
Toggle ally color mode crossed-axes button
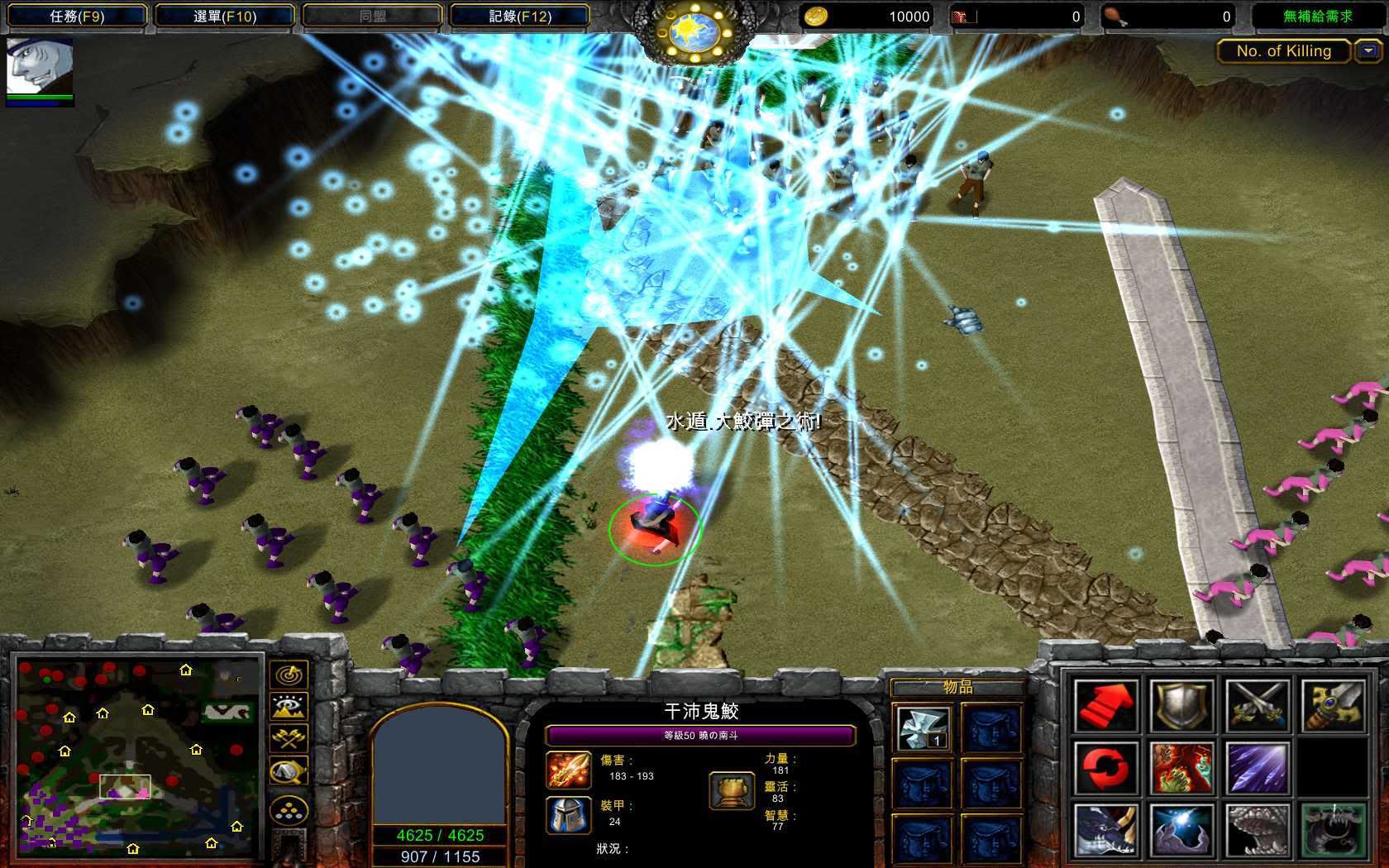point(289,738)
